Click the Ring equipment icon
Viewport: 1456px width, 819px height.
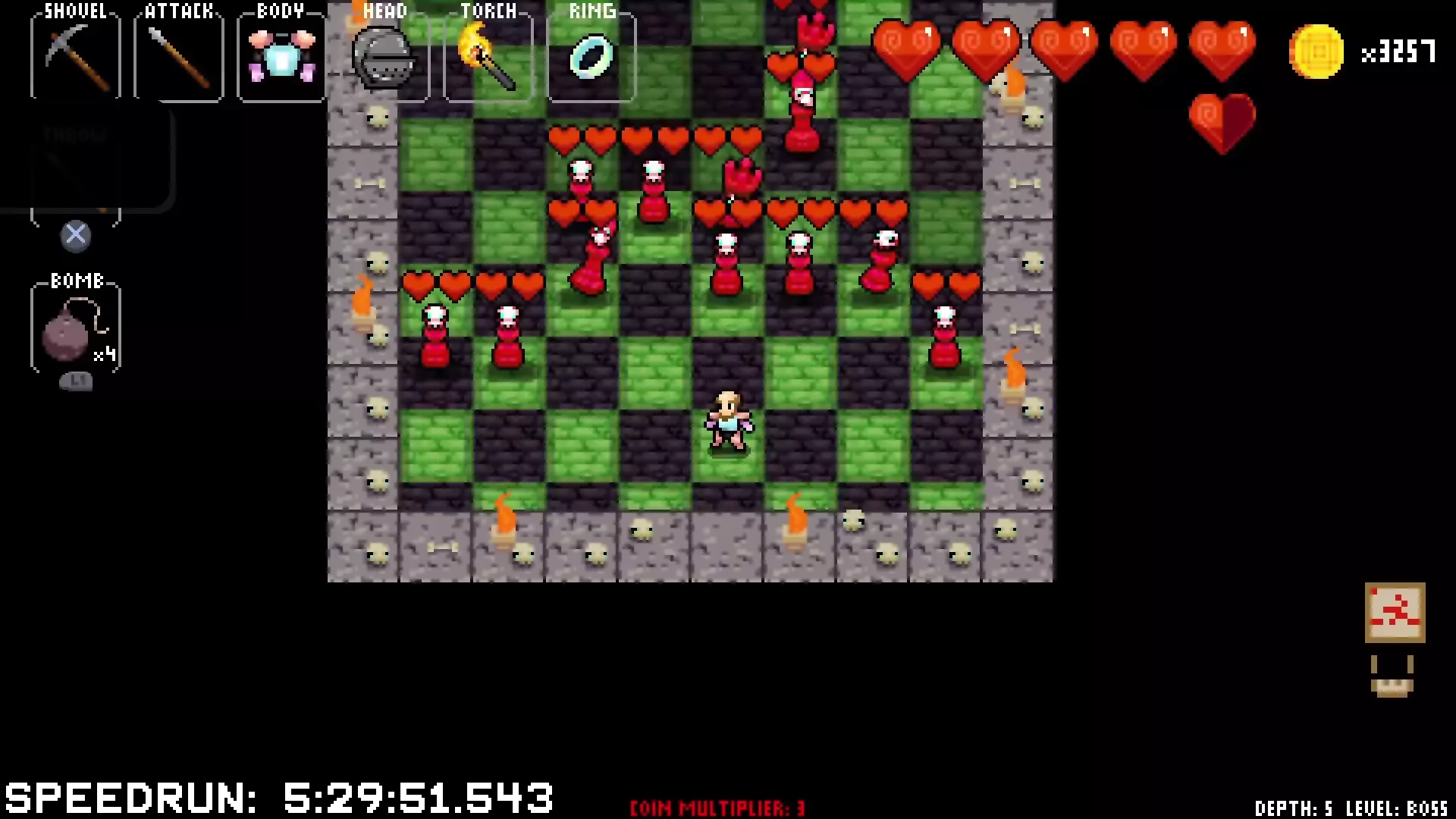click(591, 57)
